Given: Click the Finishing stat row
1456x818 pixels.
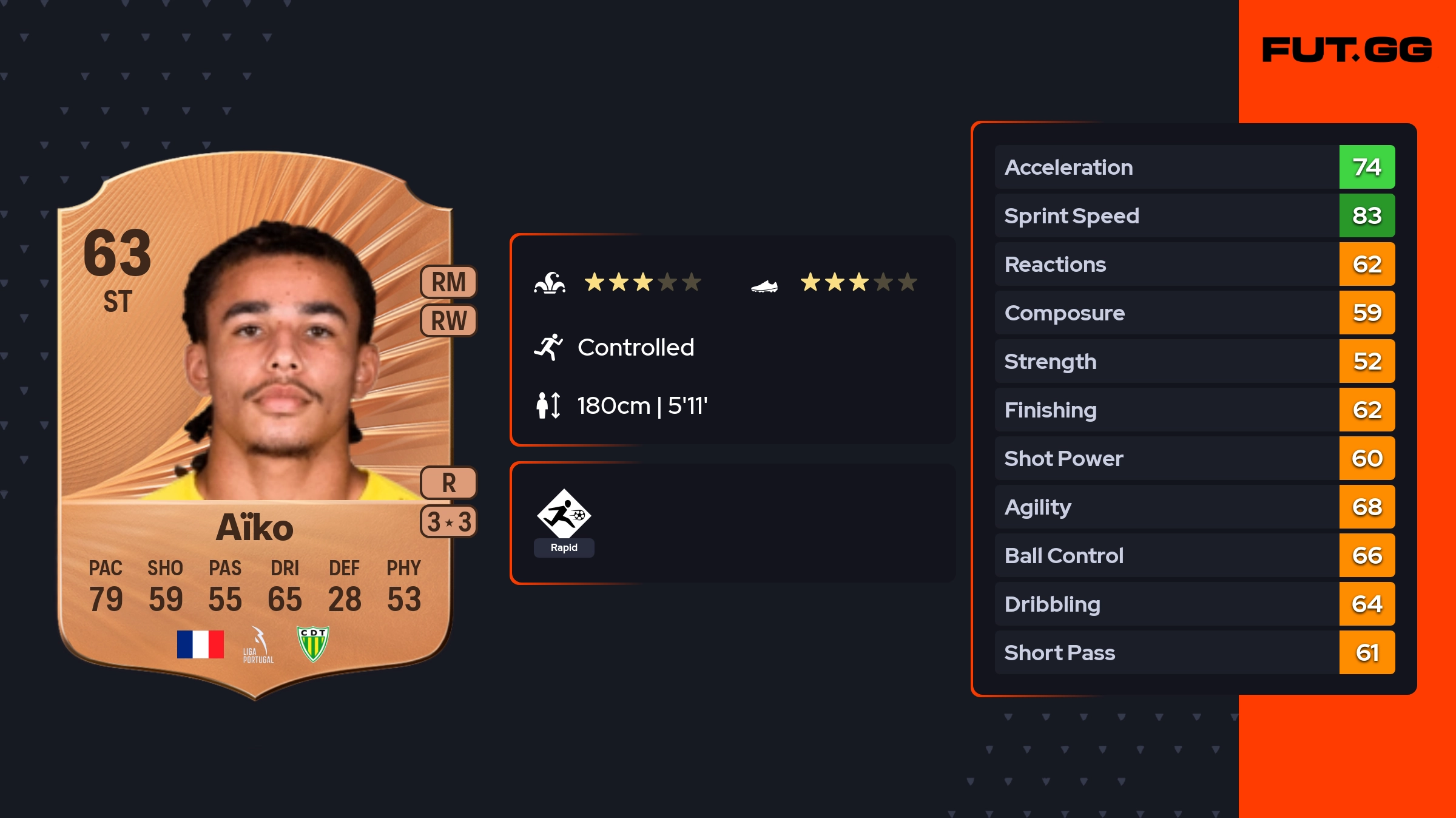Looking at the screenshot, I should [1194, 410].
